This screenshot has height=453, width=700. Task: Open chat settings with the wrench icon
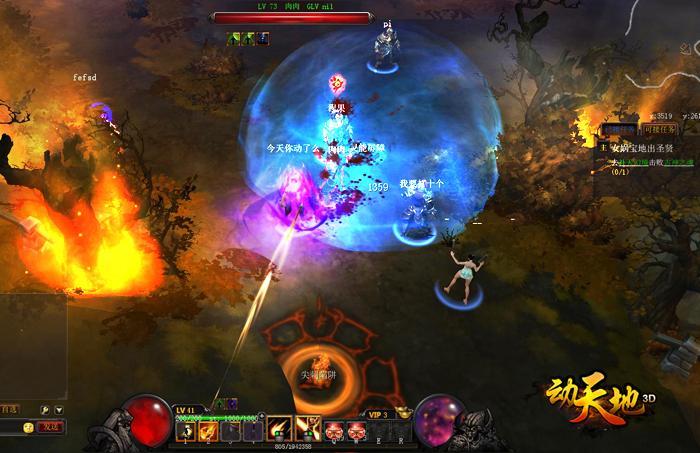[x=45, y=410]
